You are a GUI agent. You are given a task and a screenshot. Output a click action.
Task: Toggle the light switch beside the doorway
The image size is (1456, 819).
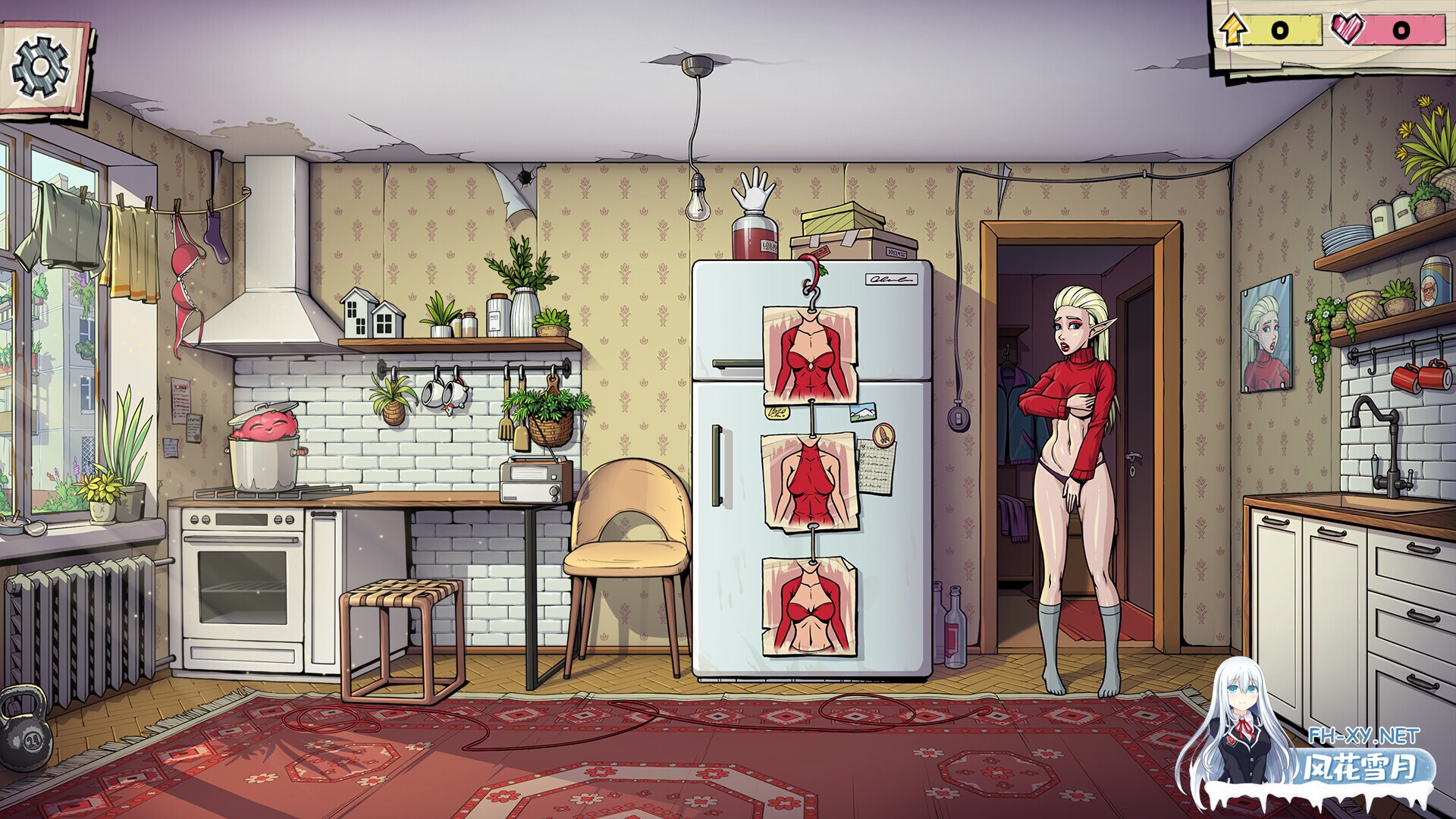[957, 419]
